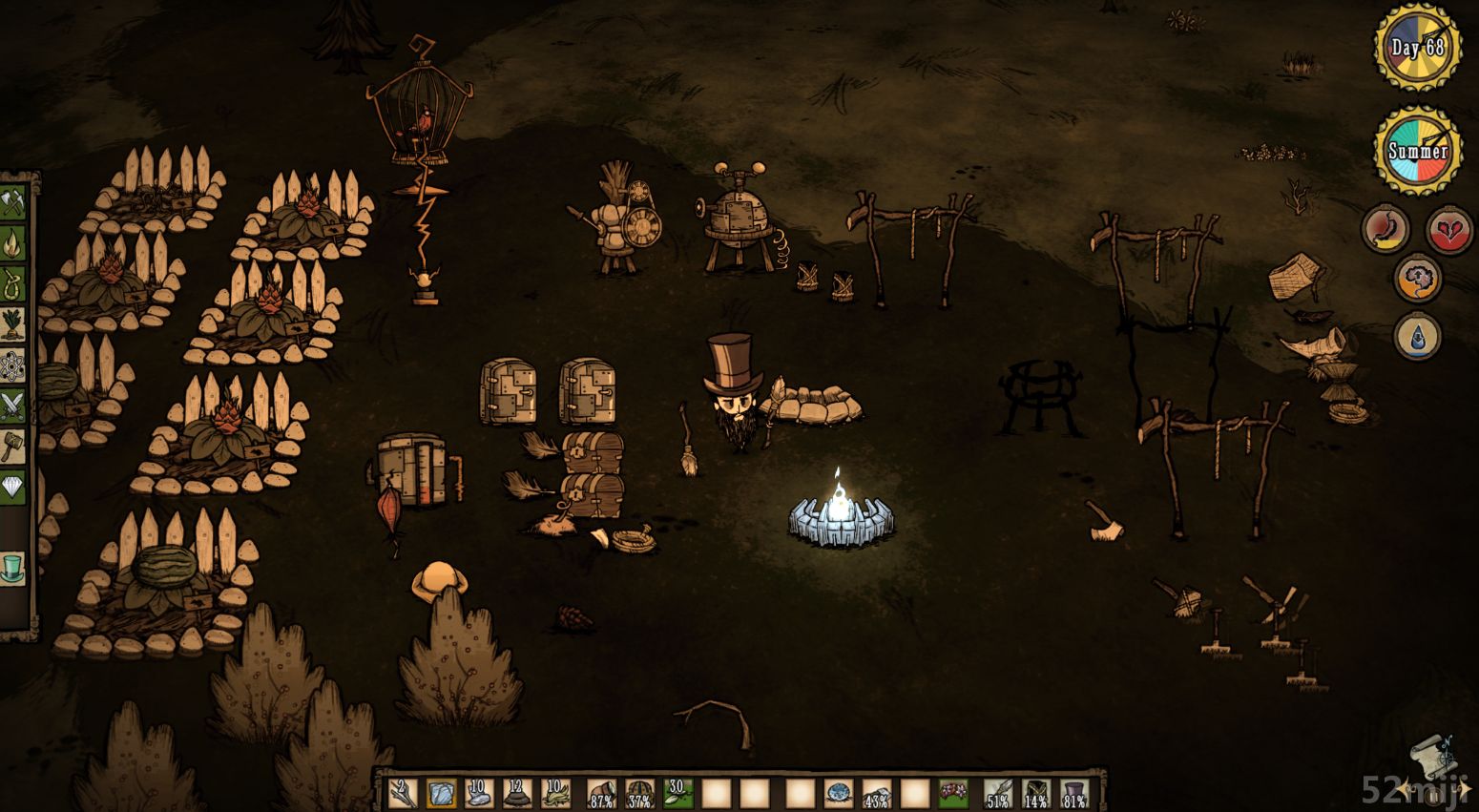
Task: Switch to the Food farming tab
Action: (x=14, y=323)
